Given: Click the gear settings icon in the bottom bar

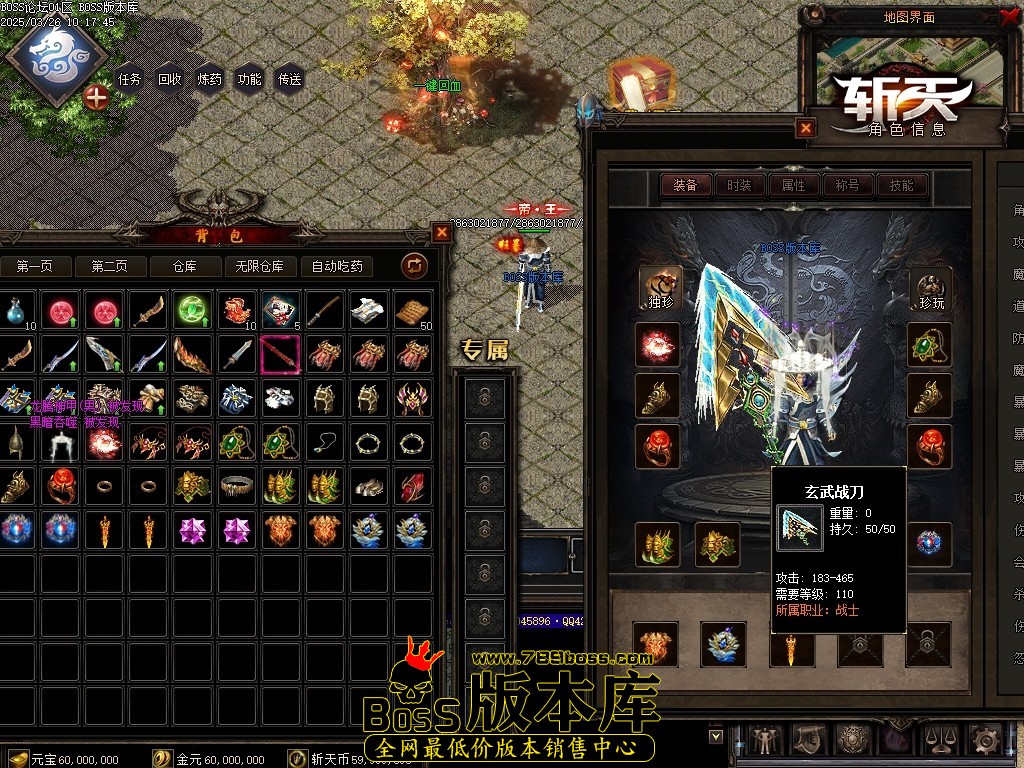Looking at the screenshot, I should [986, 740].
